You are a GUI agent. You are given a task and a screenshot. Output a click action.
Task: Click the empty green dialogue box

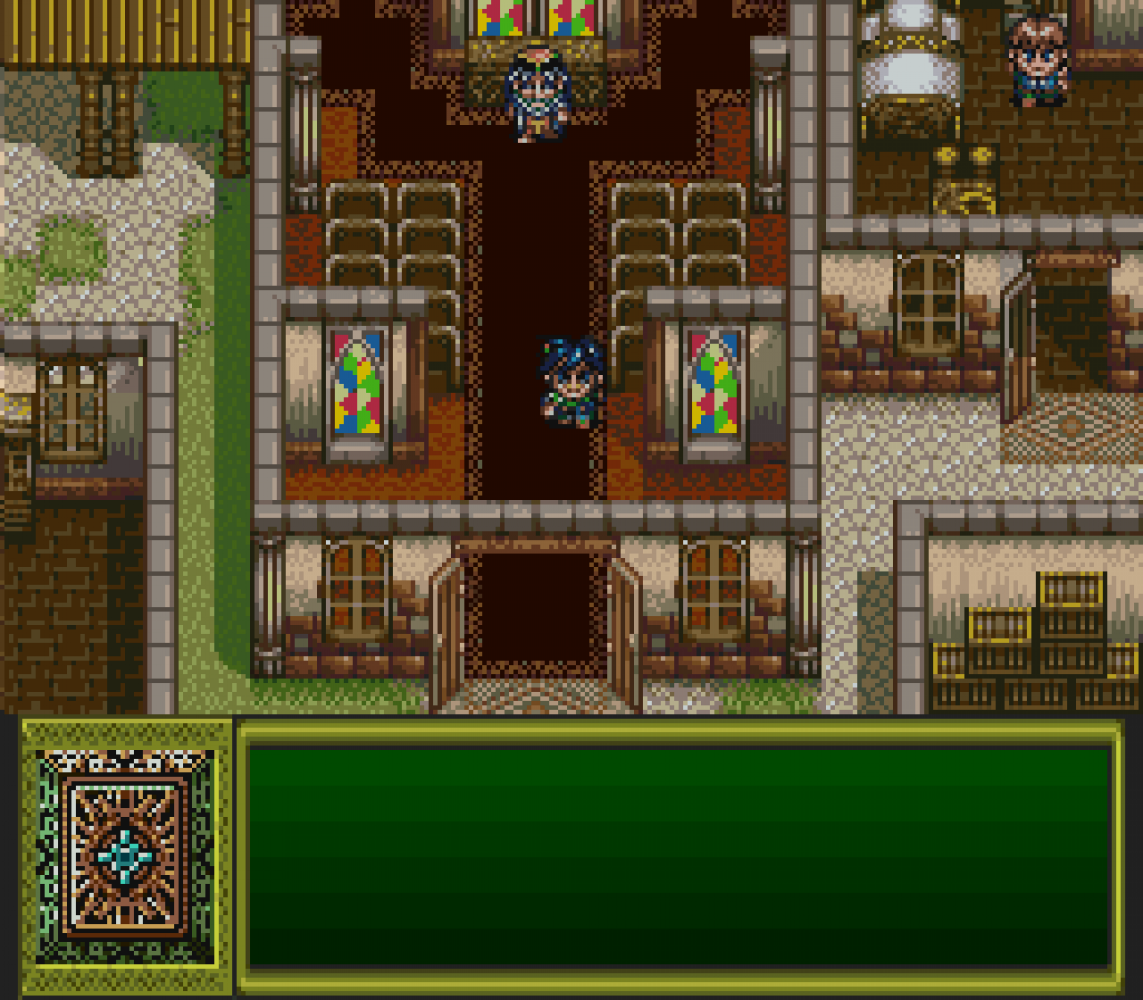click(680, 857)
